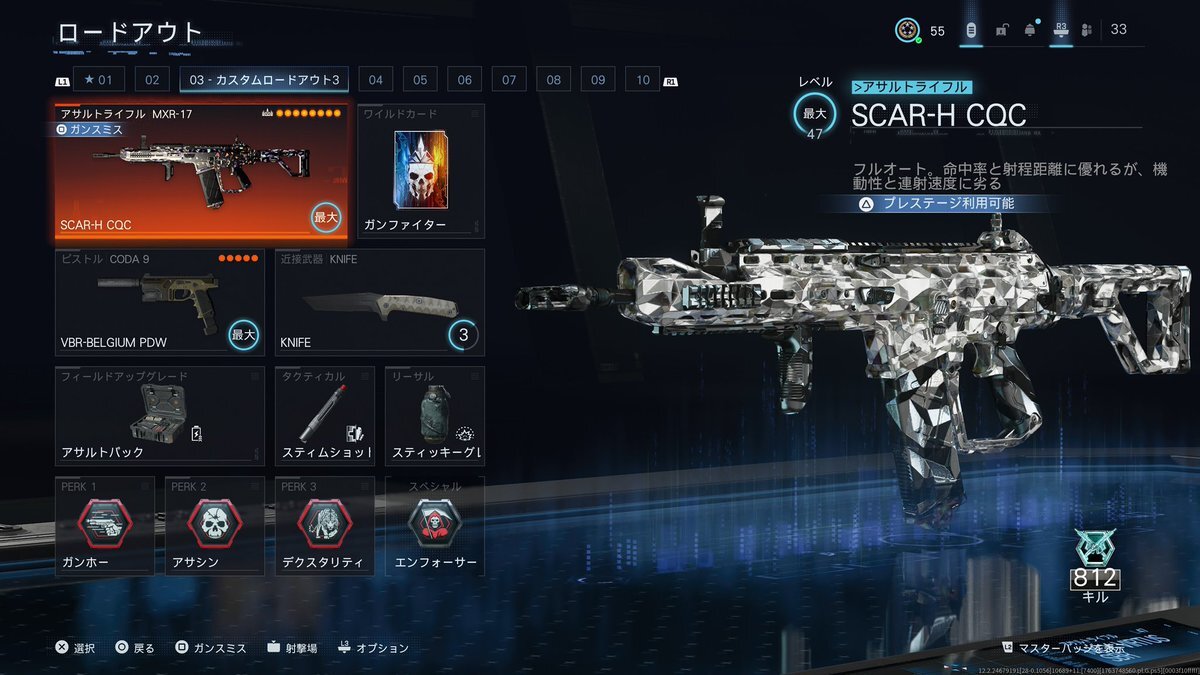Select the スティムショット tactical slot
Image resolution: width=1200 pixels, height=675 pixels.
(x=324, y=416)
